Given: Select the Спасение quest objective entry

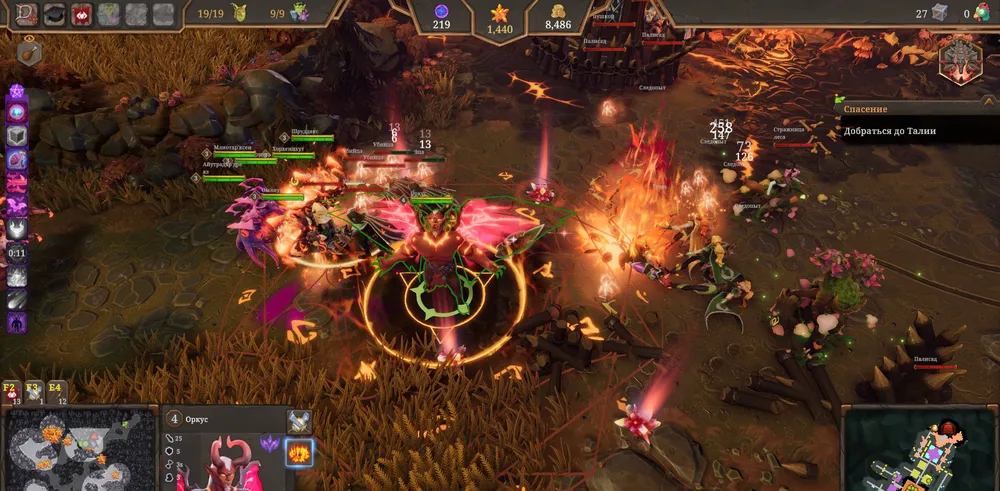Looking at the screenshot, I should [x=906, y=131].
